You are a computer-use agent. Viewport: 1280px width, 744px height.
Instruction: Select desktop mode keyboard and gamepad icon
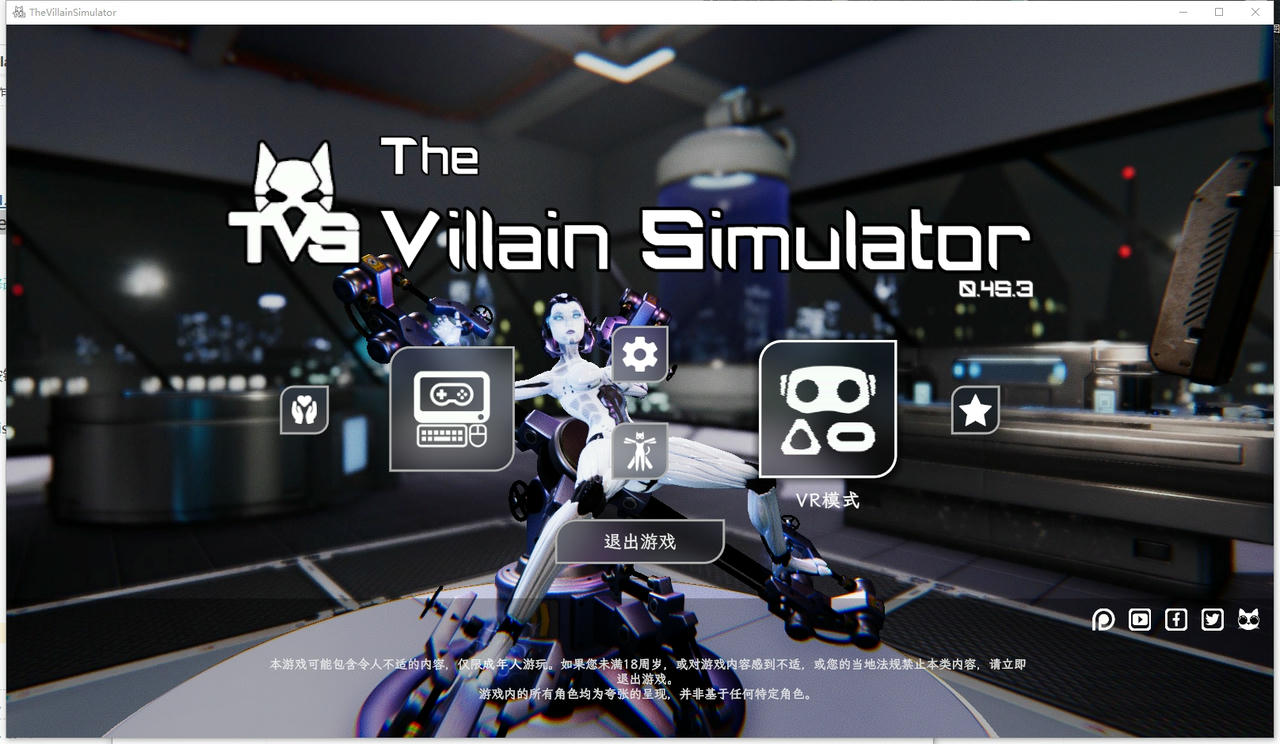[450, 410]
